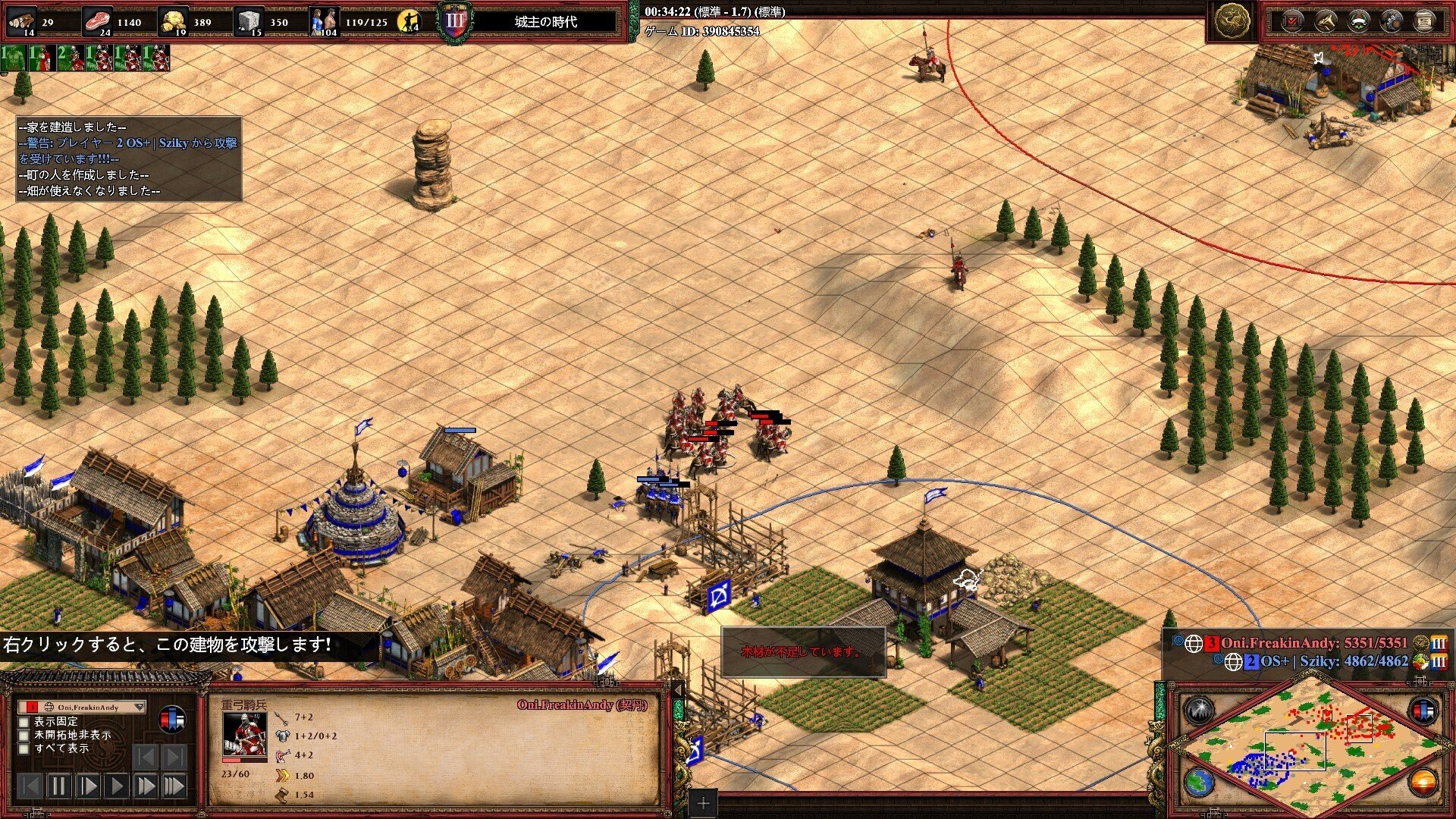1456x819 pixels.
Task: Enable すべて表示 to reveal the map
Action: 24,749
